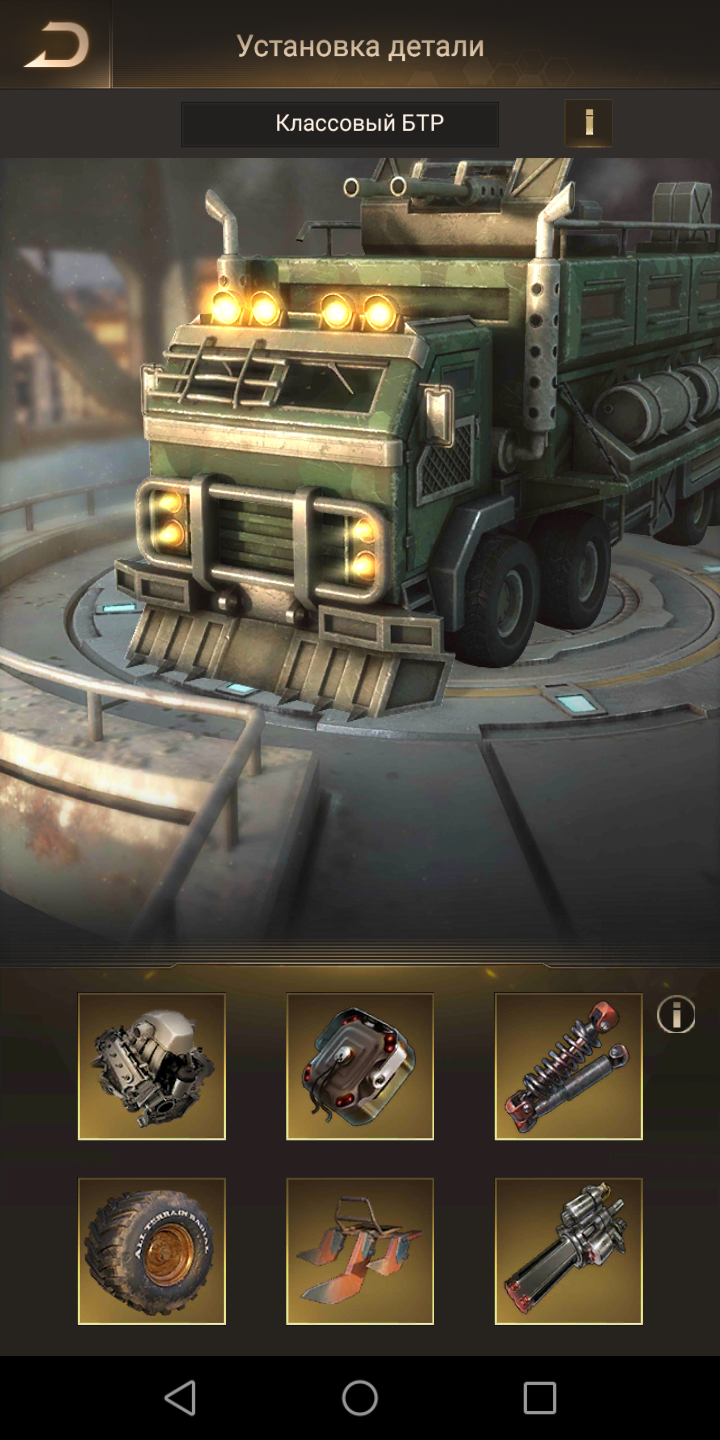Choose the fuel tank part slot
720x1440 pixels.
point(360,1066)
